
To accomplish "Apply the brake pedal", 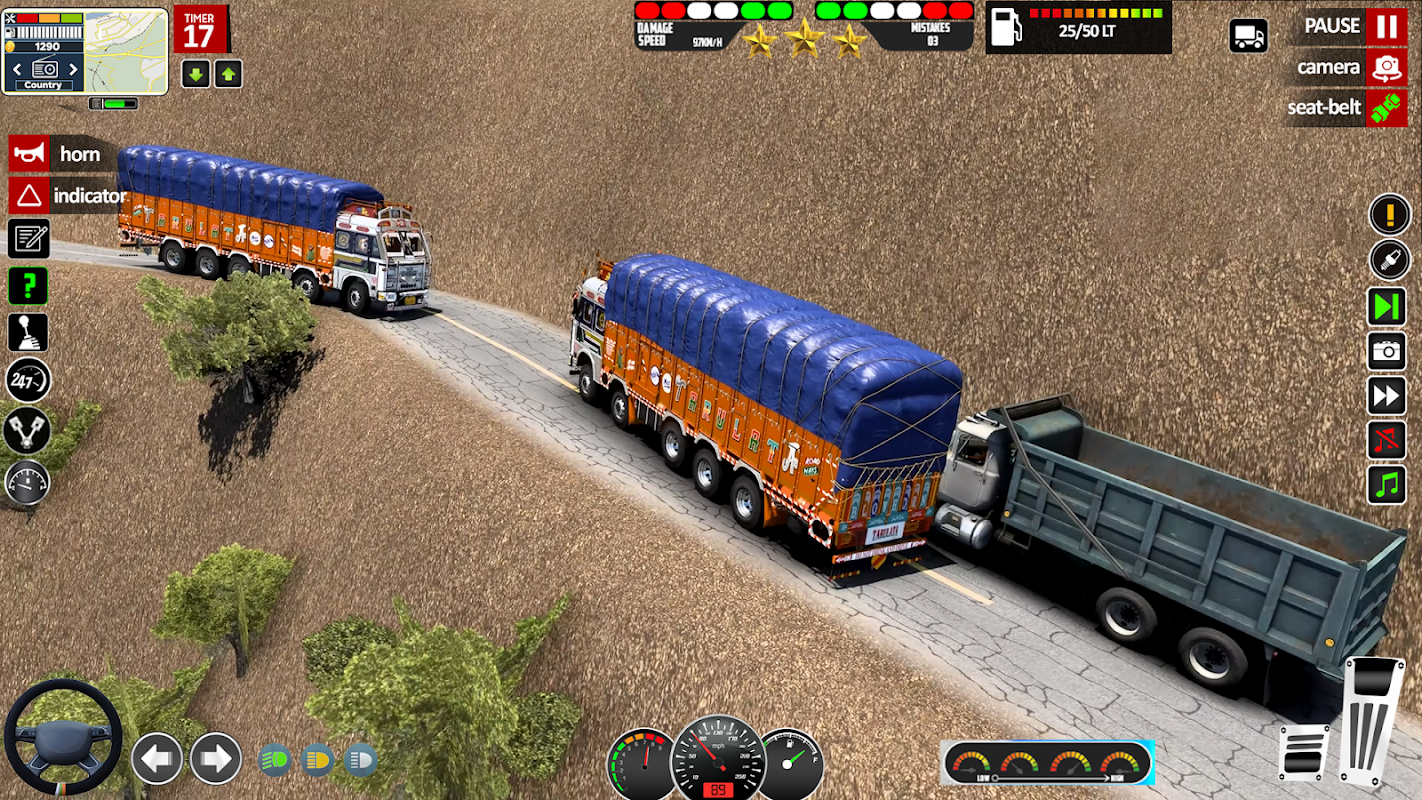I will coord(1304,752).
